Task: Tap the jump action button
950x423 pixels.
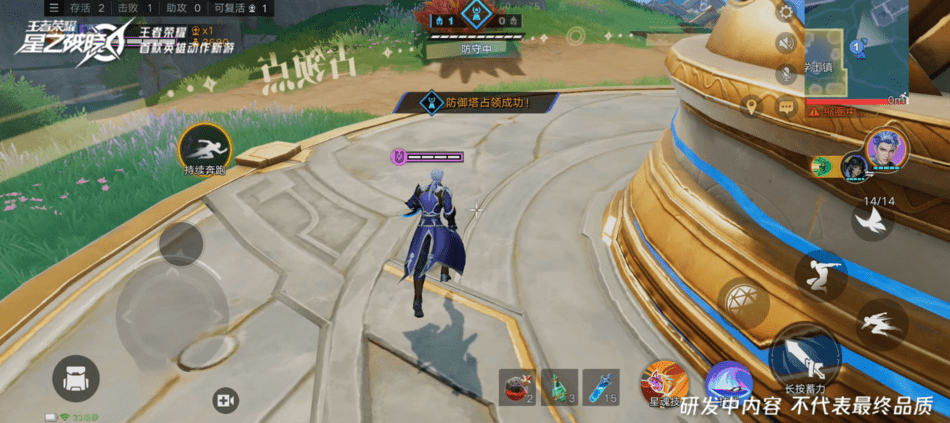Action: (822, 274)
